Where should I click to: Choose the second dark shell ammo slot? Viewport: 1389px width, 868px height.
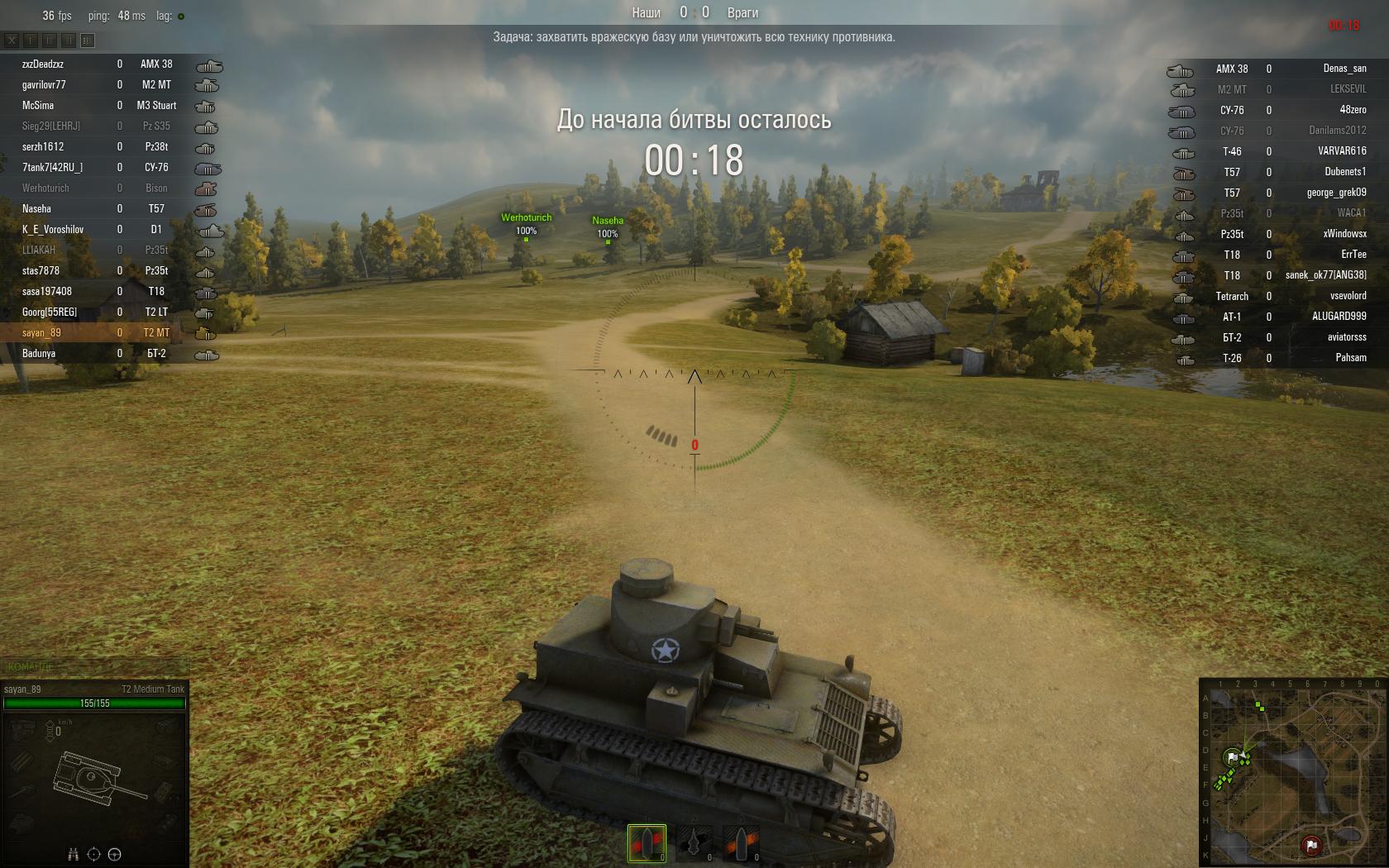click(694, 843)
